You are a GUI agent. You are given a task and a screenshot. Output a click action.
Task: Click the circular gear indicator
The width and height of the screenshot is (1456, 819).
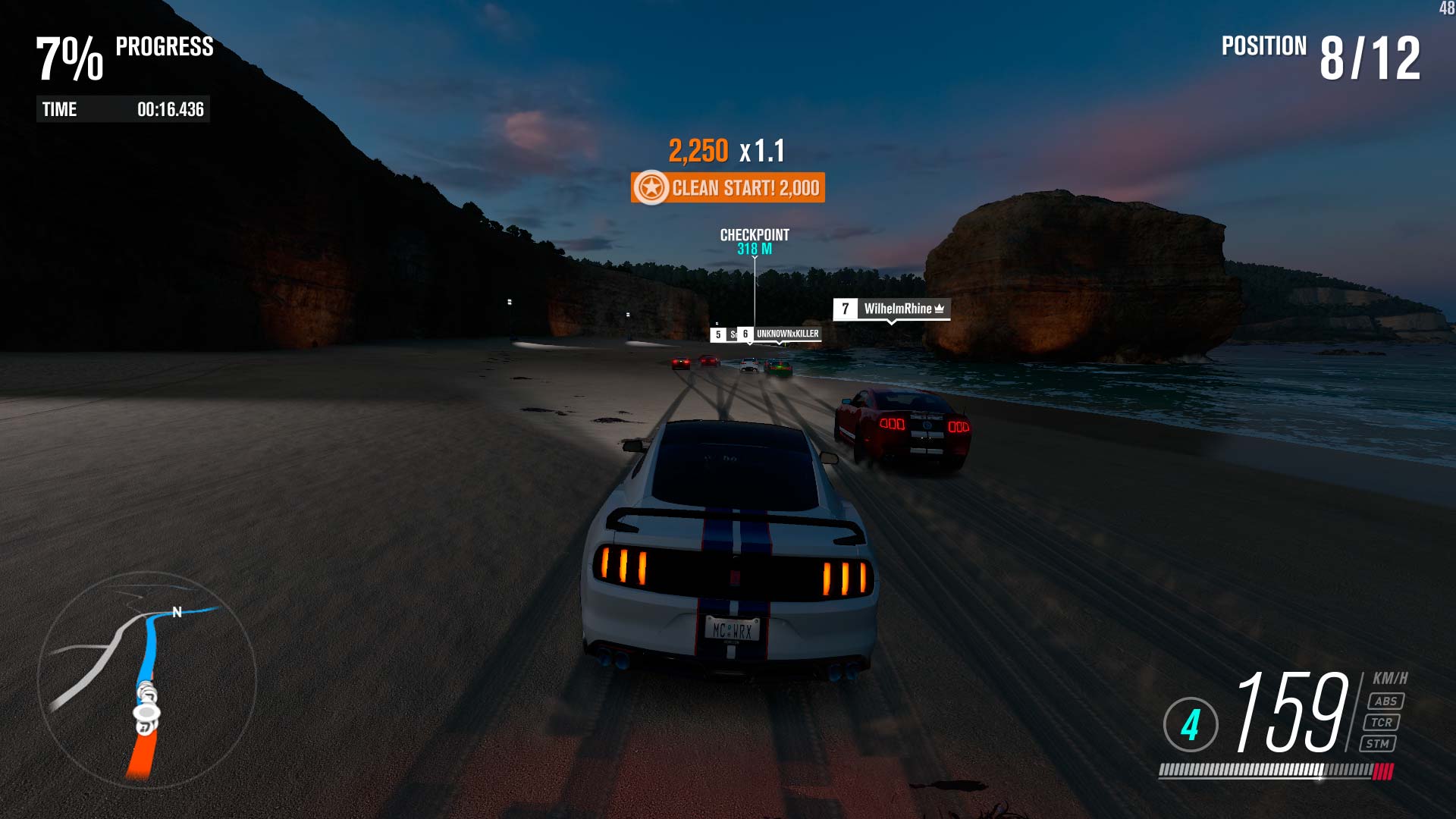coord(1191,724)
